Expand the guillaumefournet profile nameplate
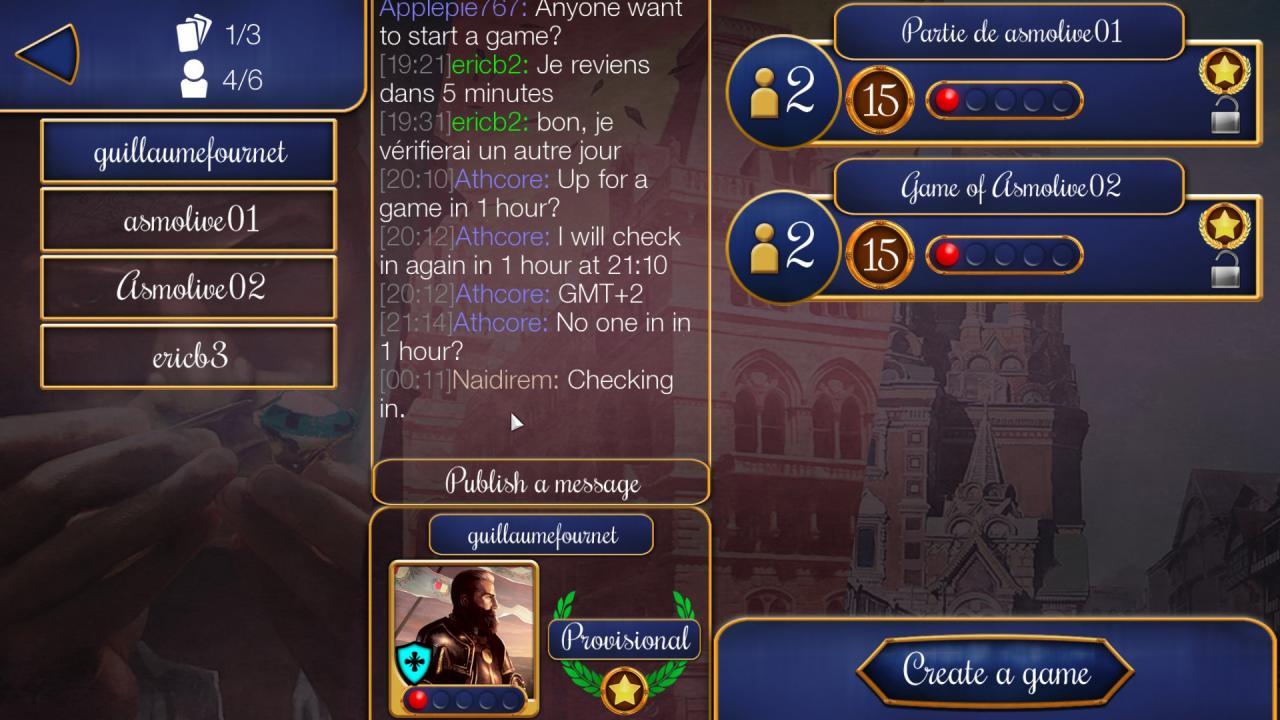The width and height of the screenshot is (1280, 720). point(541,535)
